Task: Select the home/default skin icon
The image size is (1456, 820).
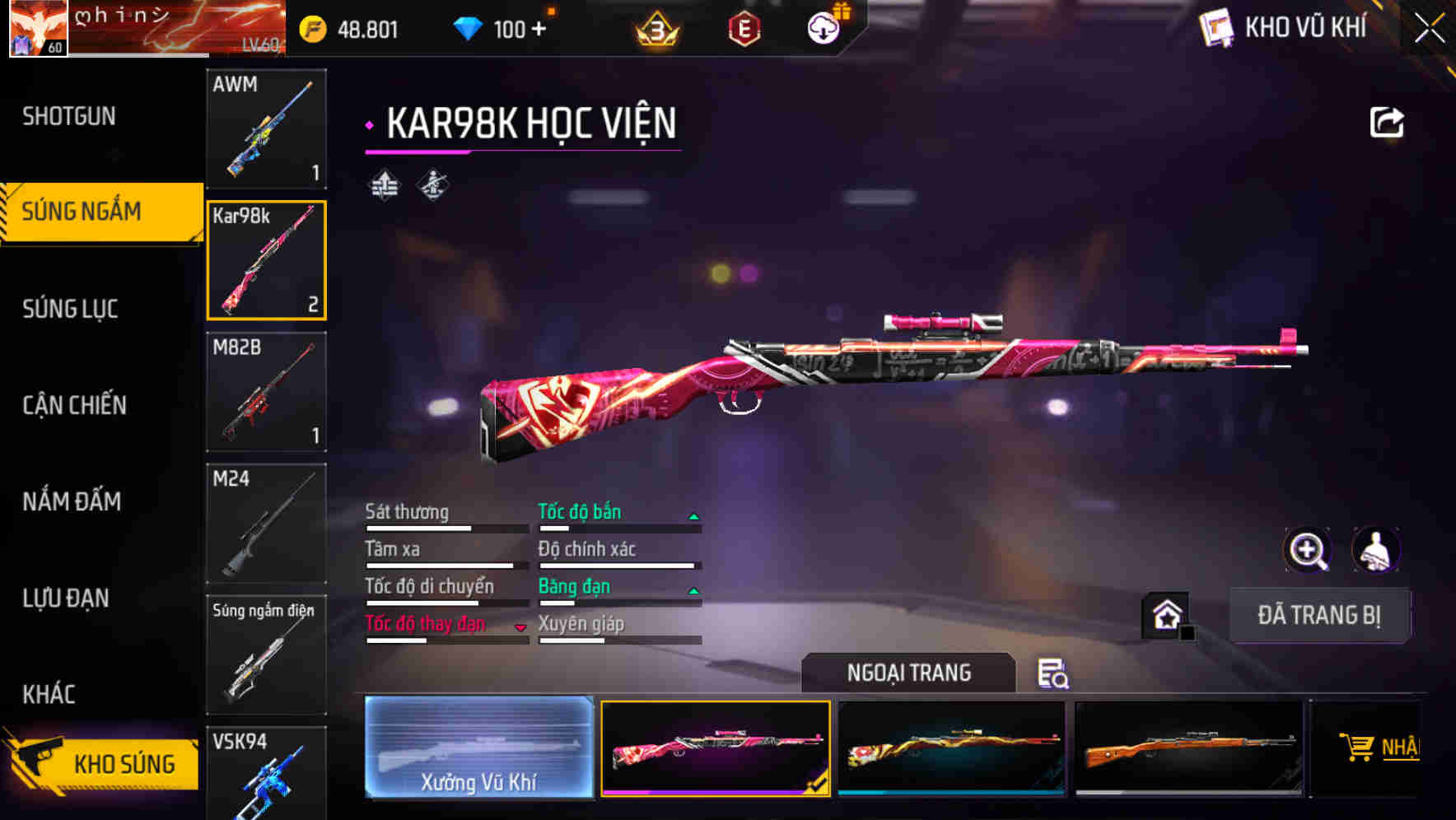Action: 1167,616
